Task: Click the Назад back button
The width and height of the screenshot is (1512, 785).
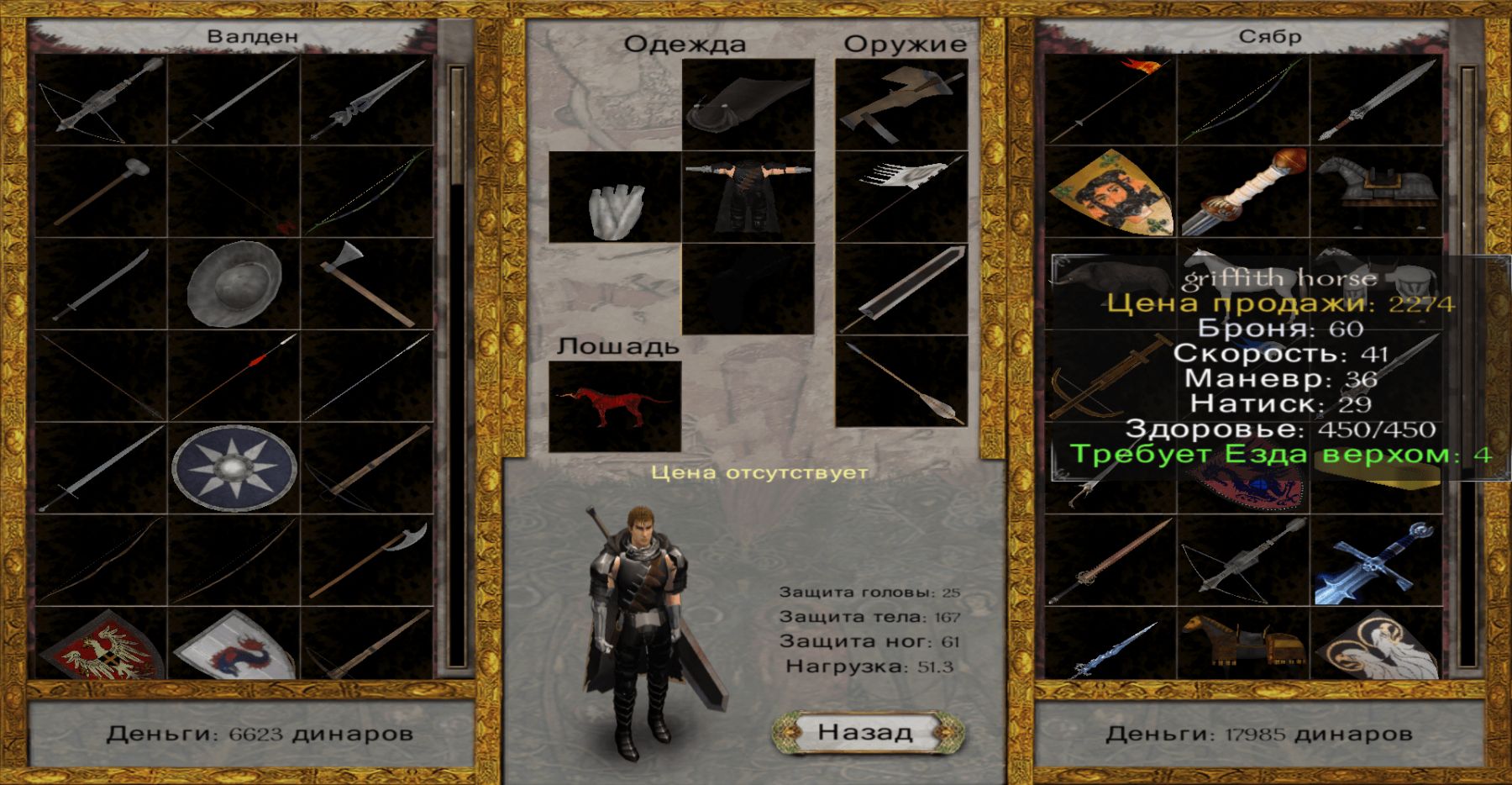Action: coord(866,732)
